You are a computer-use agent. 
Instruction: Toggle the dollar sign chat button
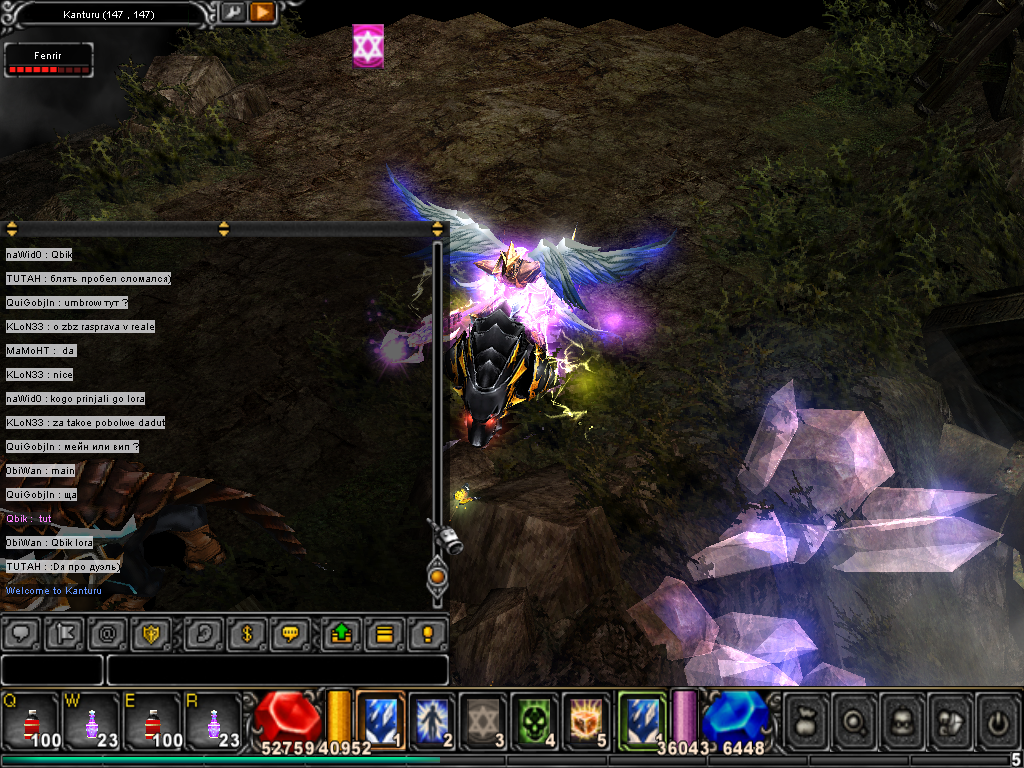[x=245, y=634]
